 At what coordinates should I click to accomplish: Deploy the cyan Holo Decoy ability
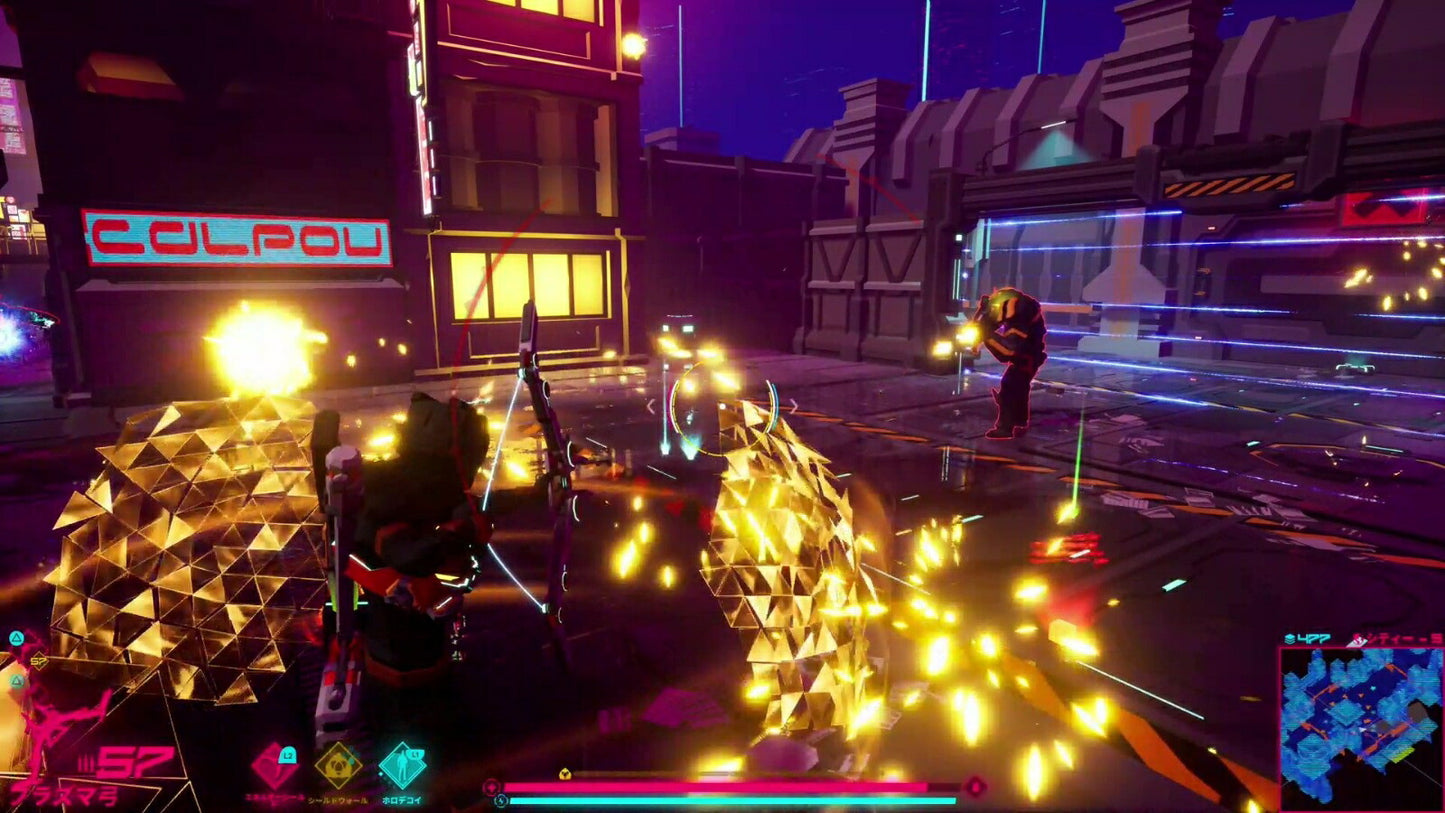402,765
